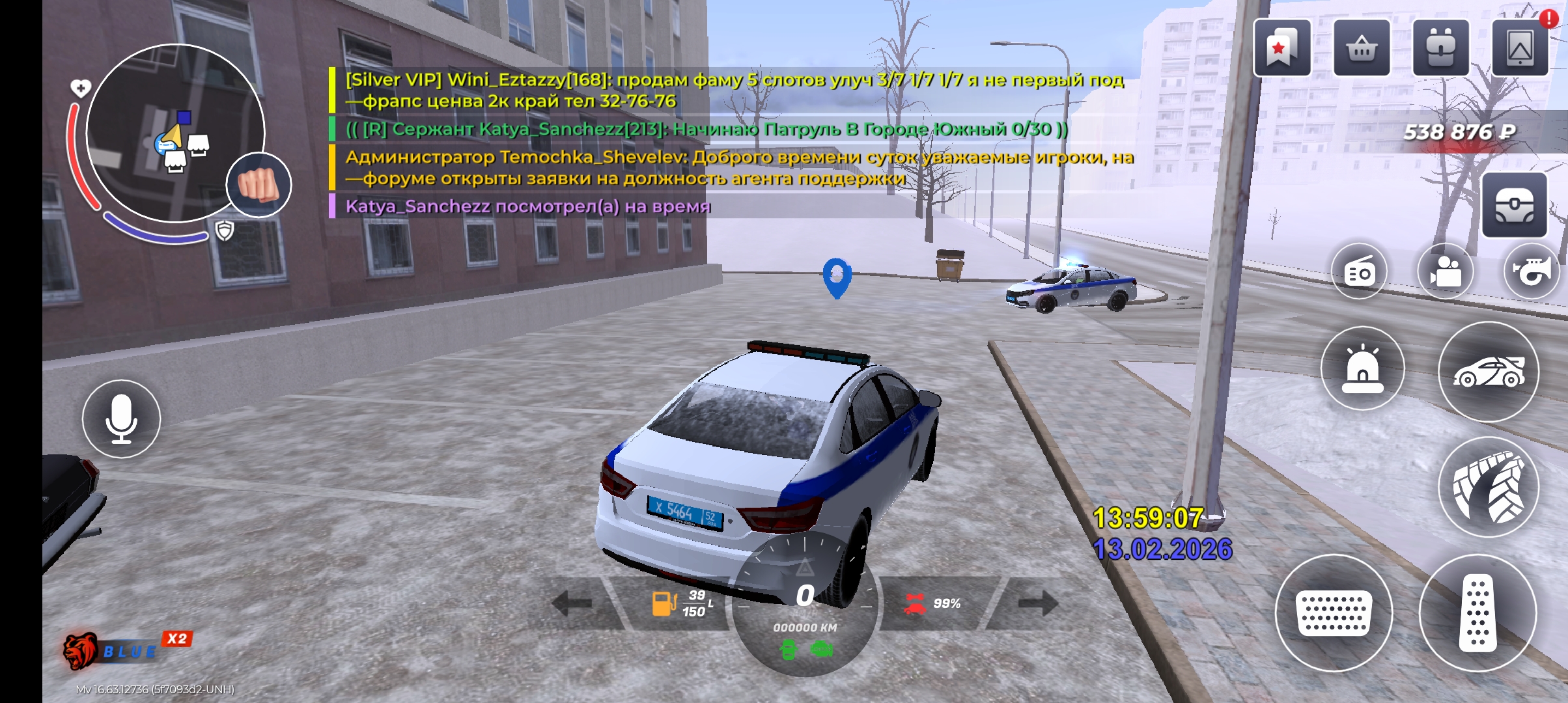Open the phone icon with alert badge
The width and height of the screenshot is (1568, 703).
click(x=1520, y=48)
